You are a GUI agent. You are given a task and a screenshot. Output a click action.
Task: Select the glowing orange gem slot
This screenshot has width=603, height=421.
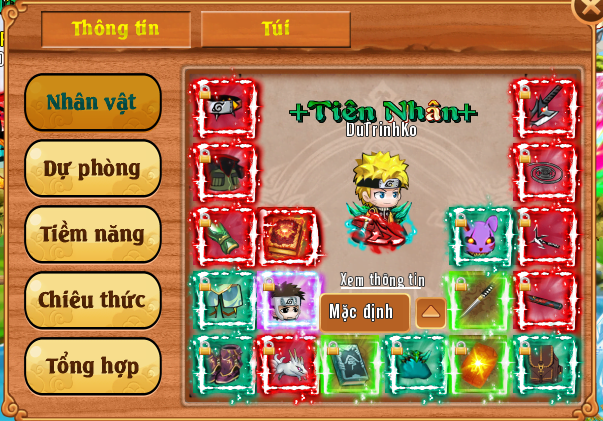[479, 364]
